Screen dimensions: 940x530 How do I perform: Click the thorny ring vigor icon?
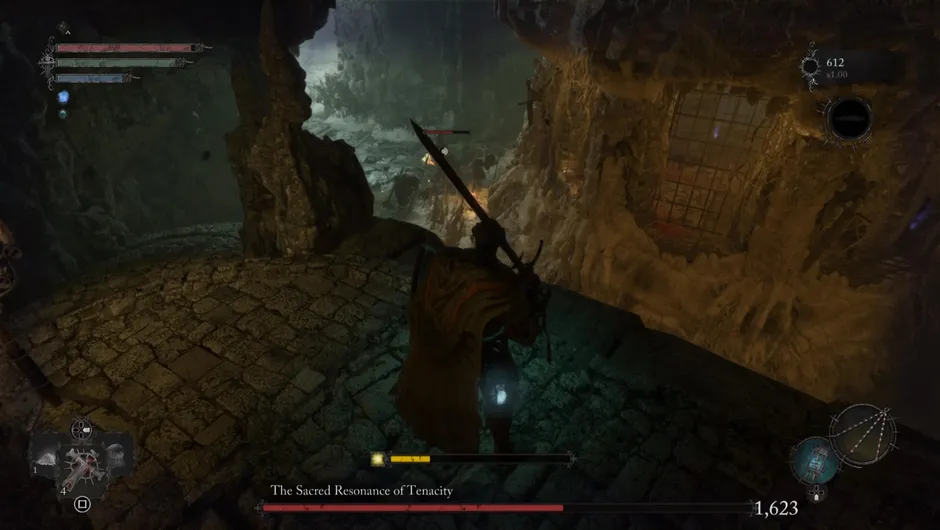809,68
